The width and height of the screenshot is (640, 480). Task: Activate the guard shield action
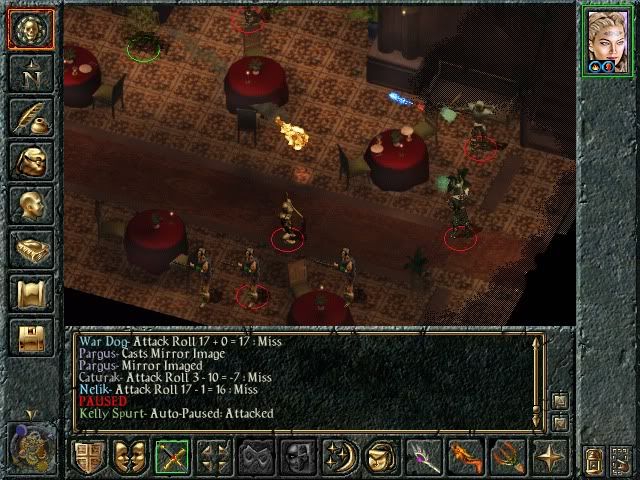(88, 456)
